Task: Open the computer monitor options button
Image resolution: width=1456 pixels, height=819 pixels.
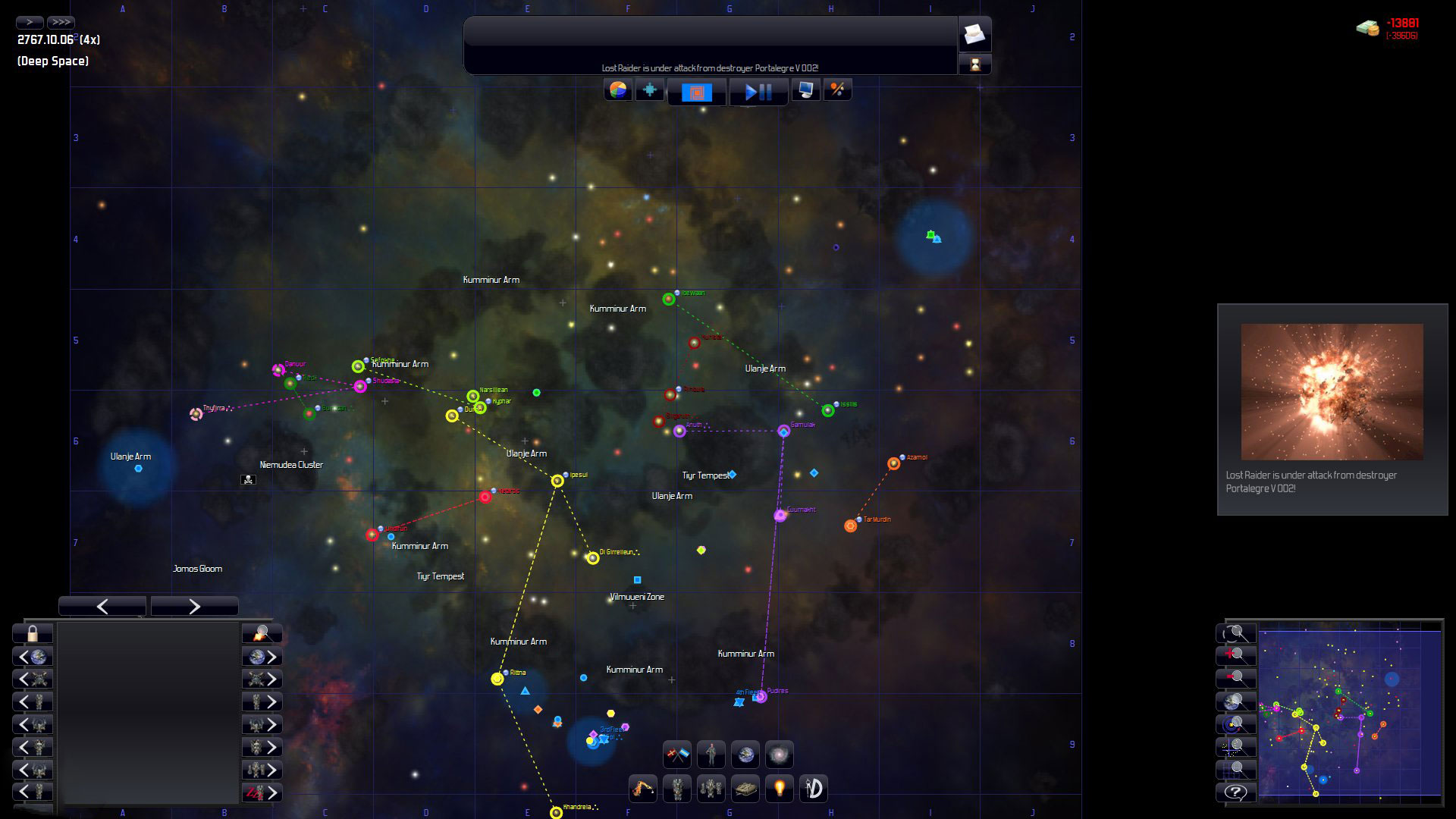Action: pyautogui.click(x=805, y=90)
